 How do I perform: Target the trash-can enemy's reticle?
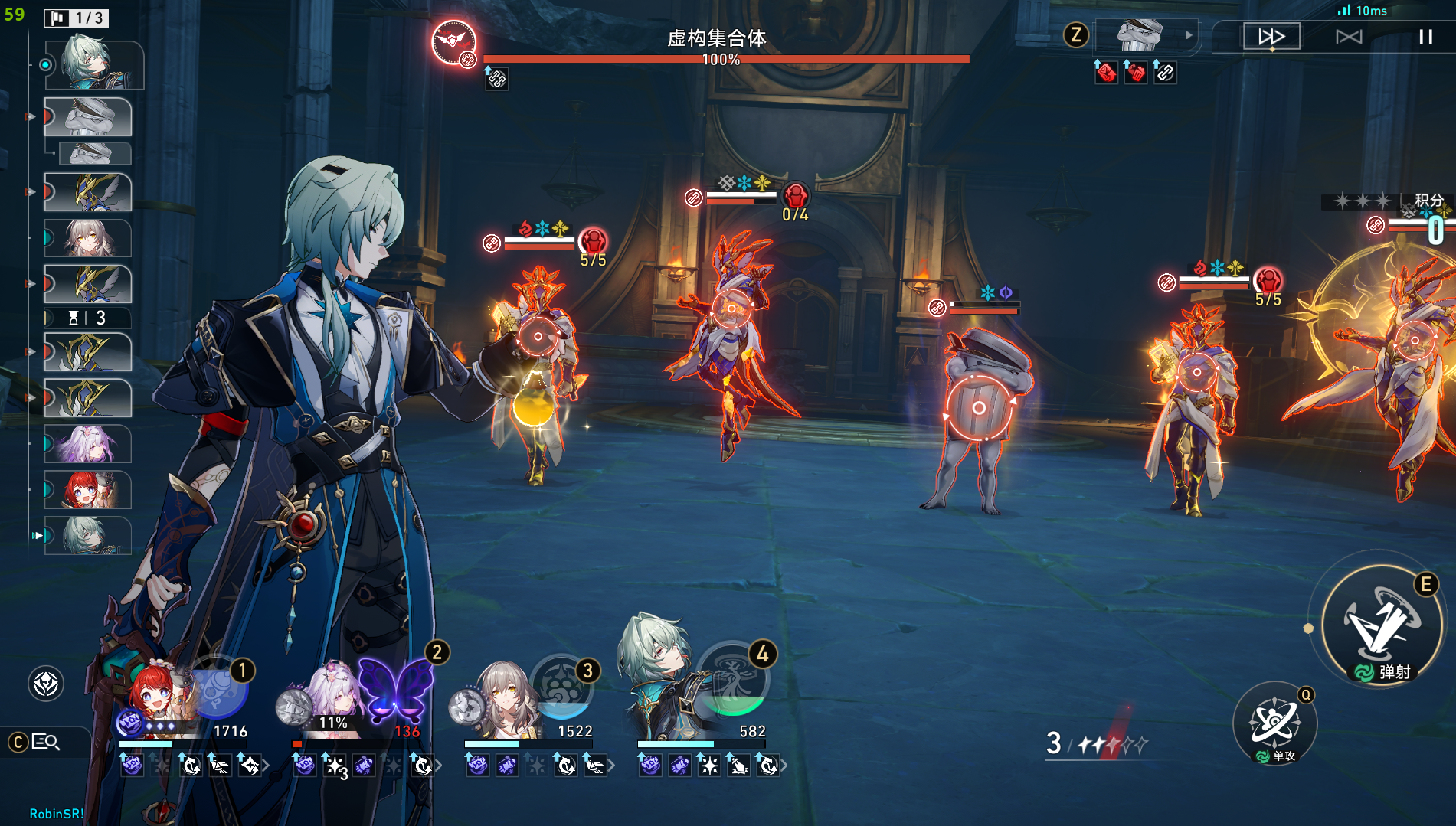978,408
